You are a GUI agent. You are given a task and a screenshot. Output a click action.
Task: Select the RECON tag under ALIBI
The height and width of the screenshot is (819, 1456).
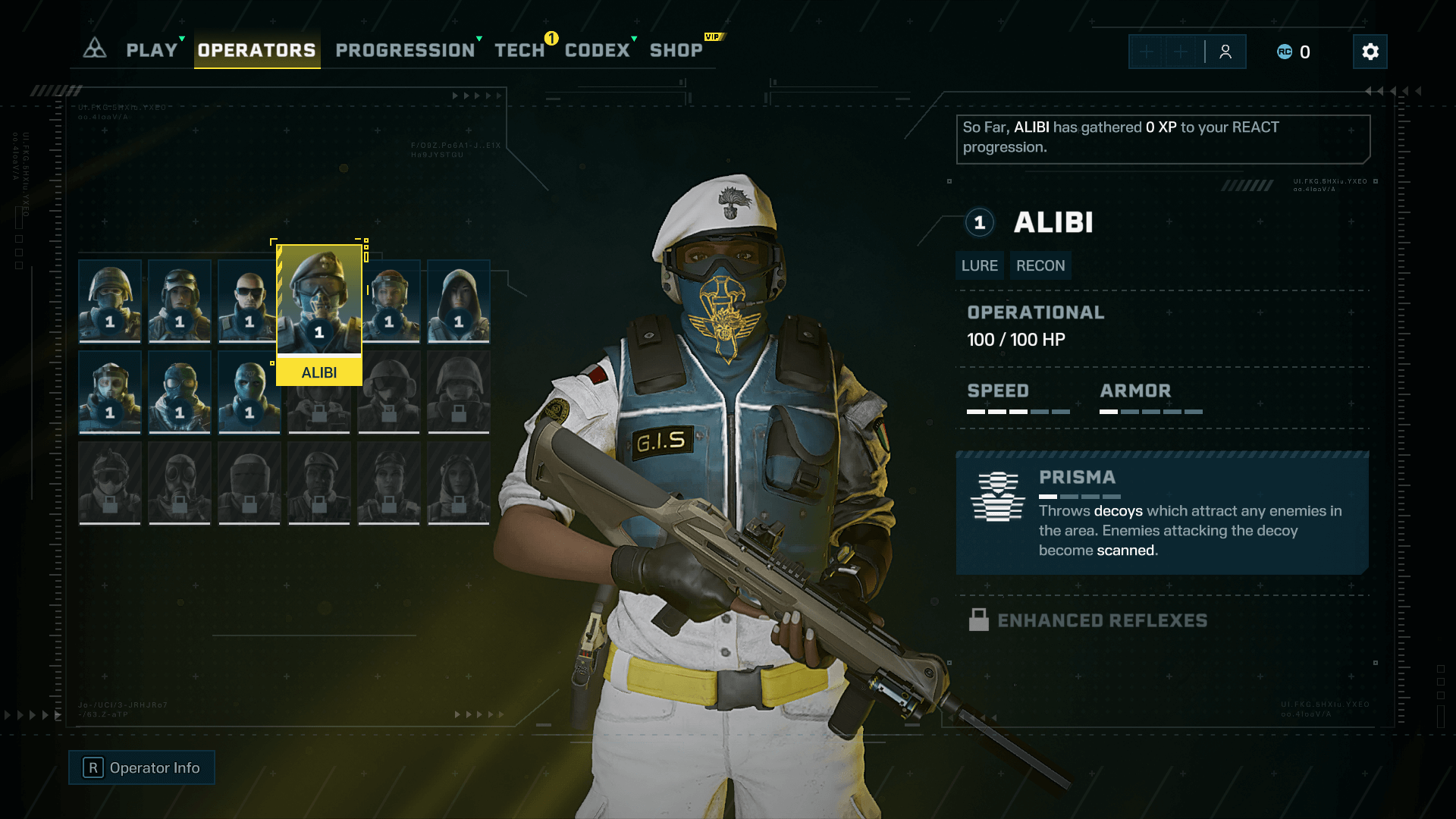tap(1040, 265)
